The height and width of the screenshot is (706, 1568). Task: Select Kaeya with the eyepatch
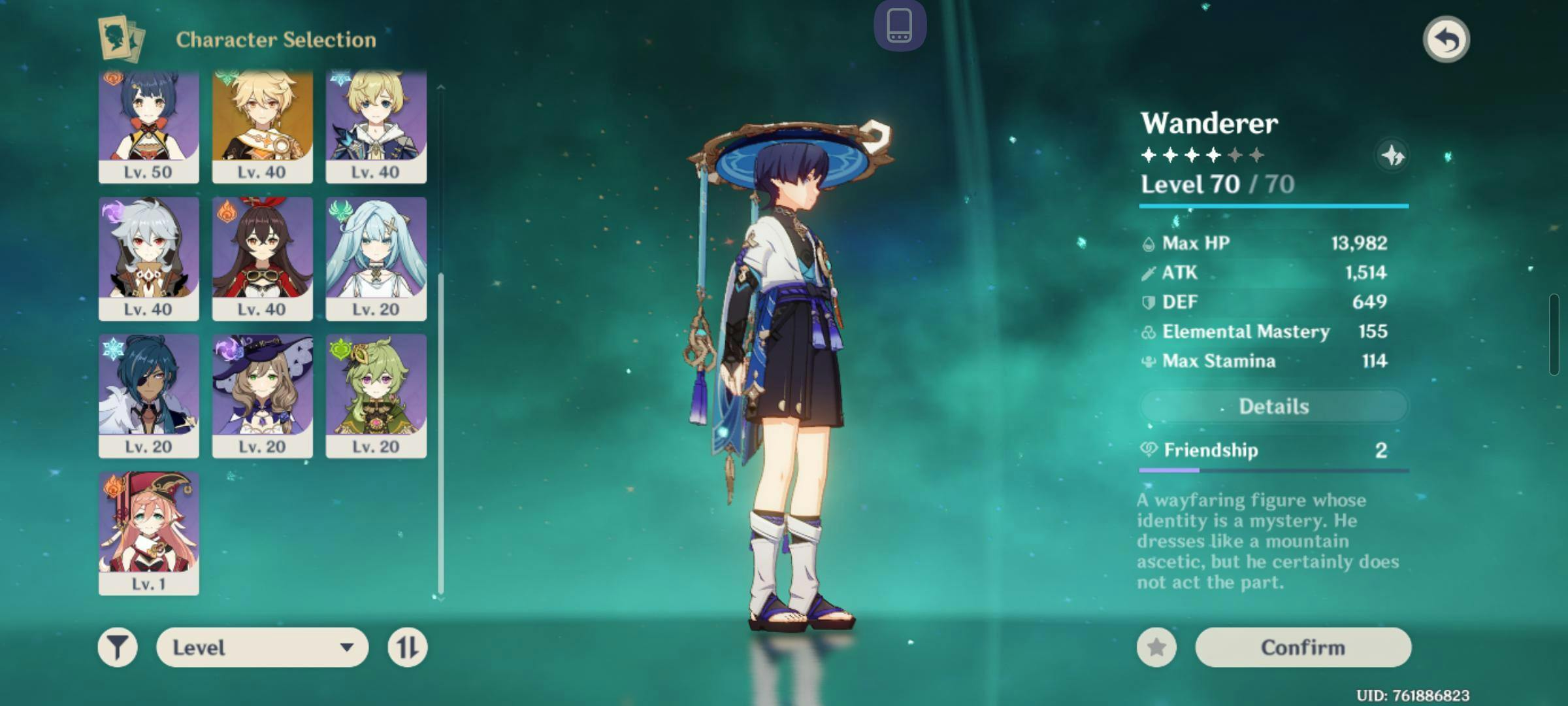149,395
